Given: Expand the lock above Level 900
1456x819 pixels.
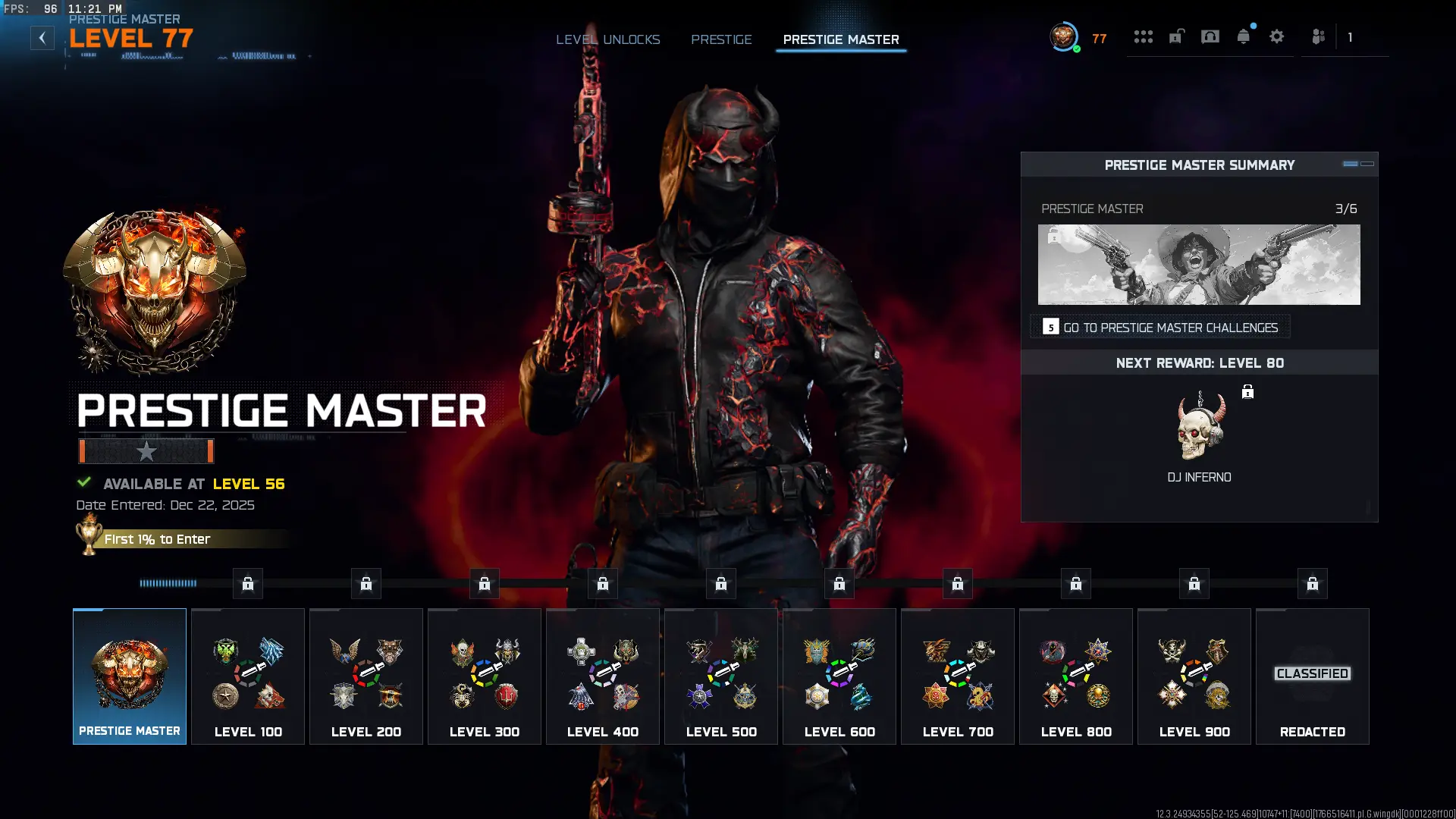Looking at the screenshot, I should [1194, 583].
